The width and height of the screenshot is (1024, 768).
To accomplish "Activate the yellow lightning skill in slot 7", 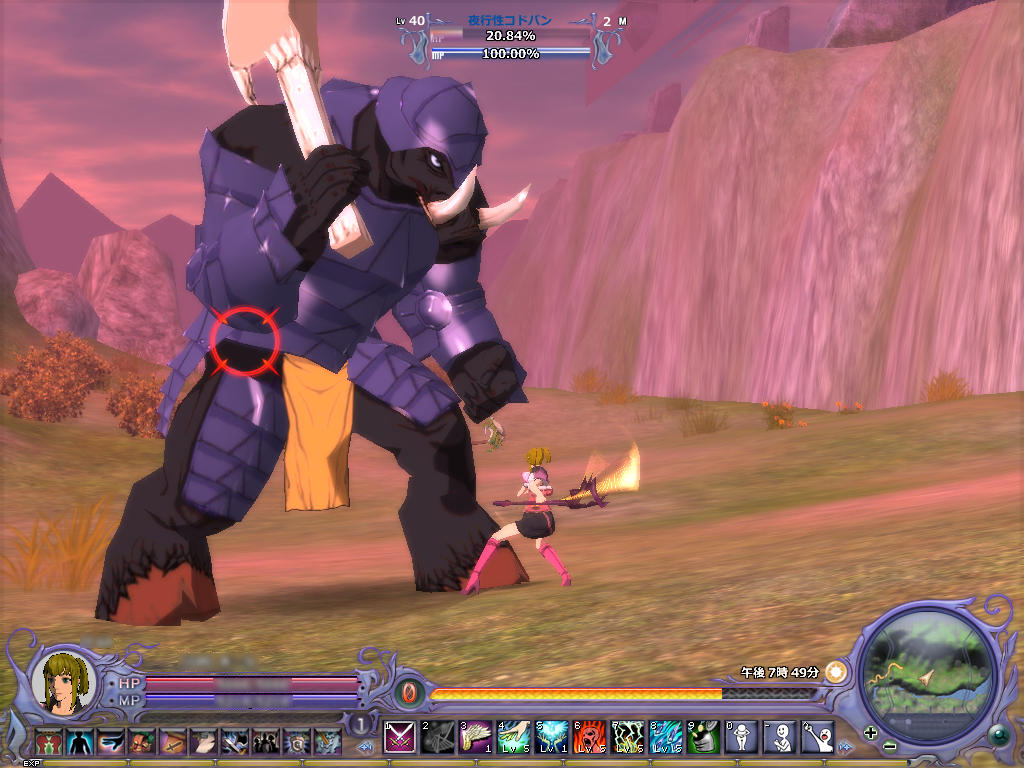I will click(629, 738).
